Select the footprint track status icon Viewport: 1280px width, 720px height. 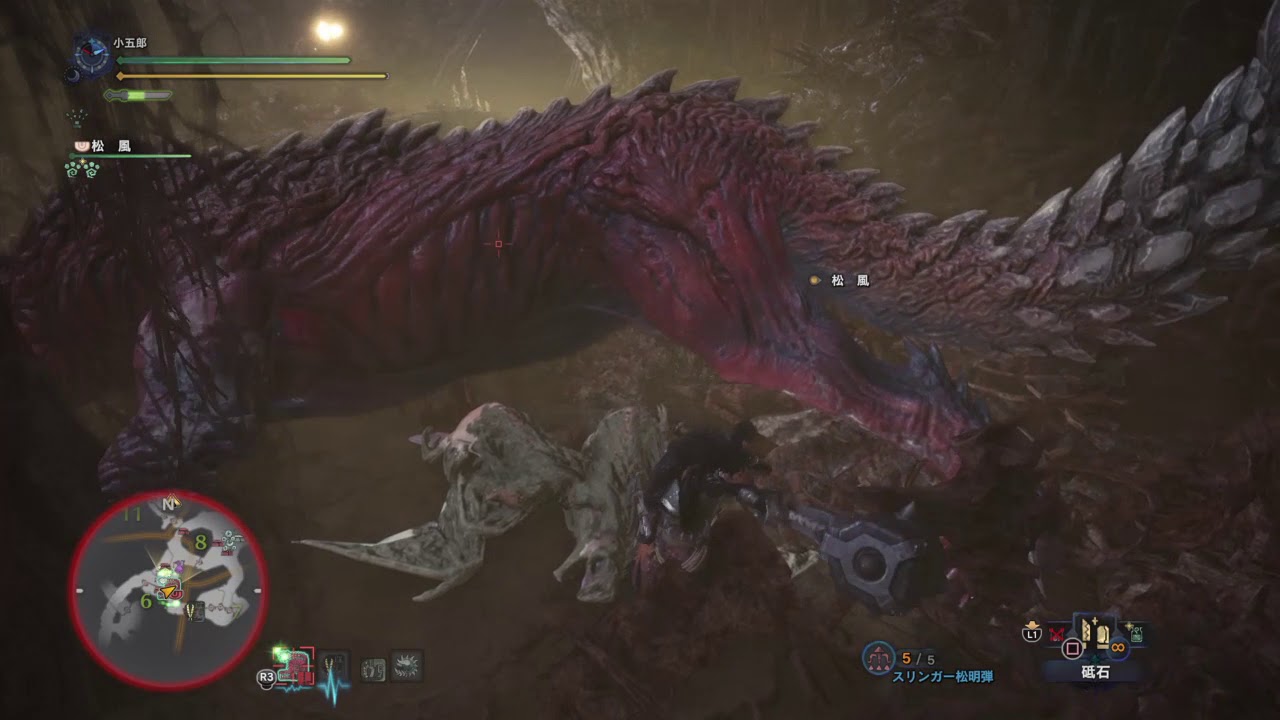(x=372, y=668)
